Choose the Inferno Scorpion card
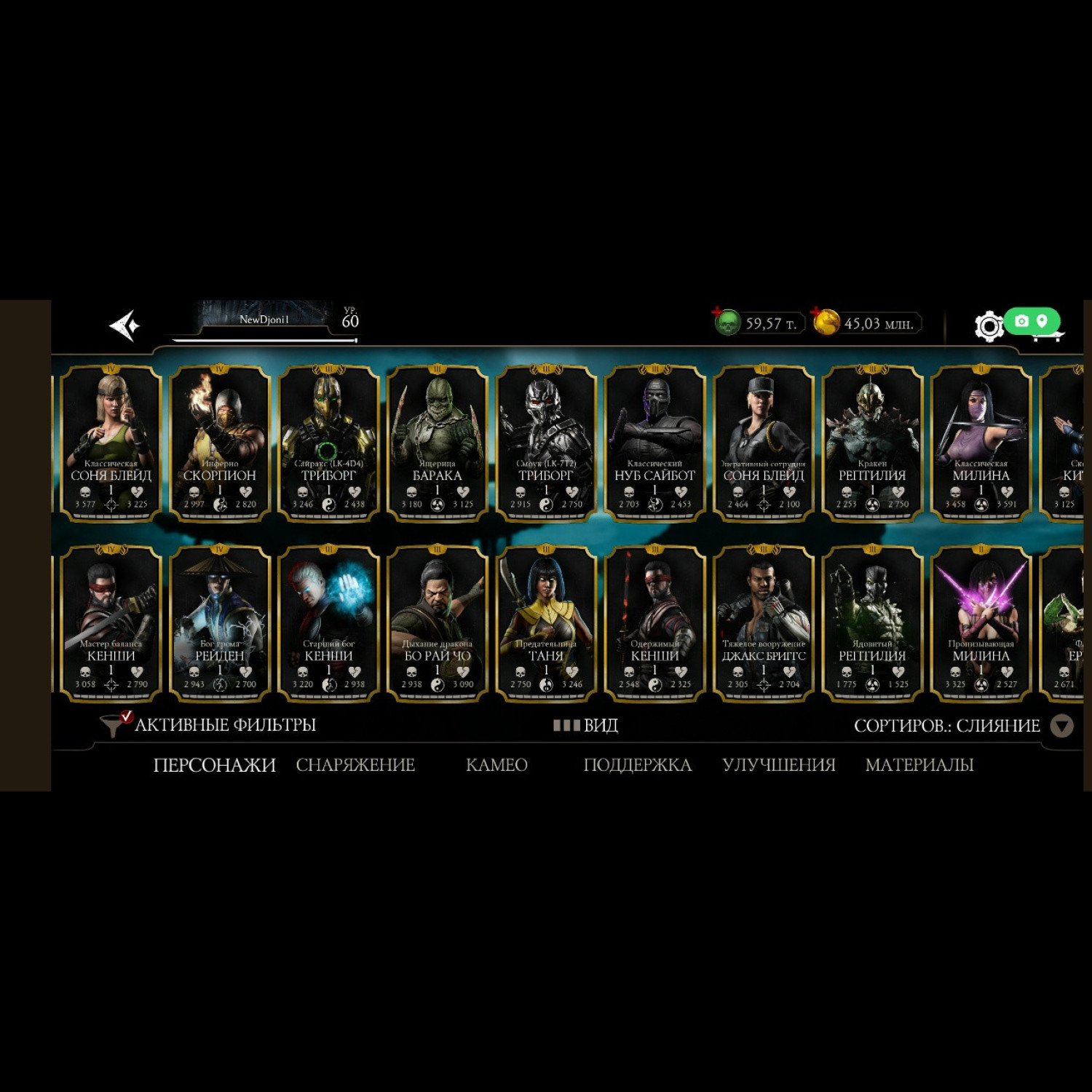The height and width of the screenshot is (1092, 1092). tap(220, 442)
